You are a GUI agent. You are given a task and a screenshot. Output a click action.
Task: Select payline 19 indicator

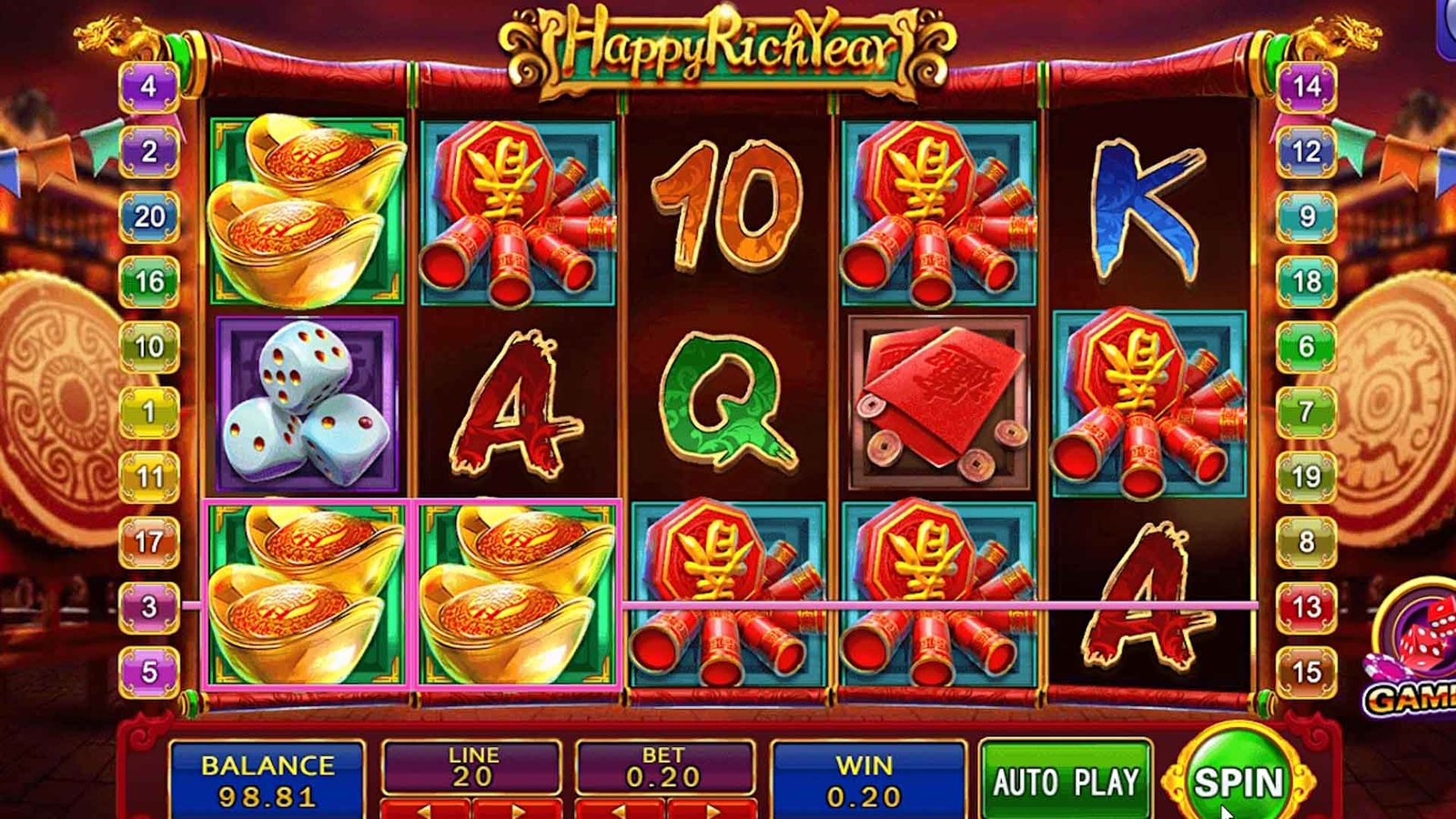click(x=1307, y=476)
